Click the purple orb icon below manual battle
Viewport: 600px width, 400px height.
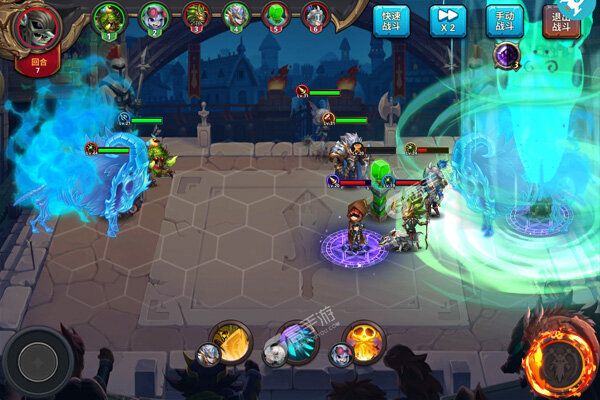click(507, 56)
